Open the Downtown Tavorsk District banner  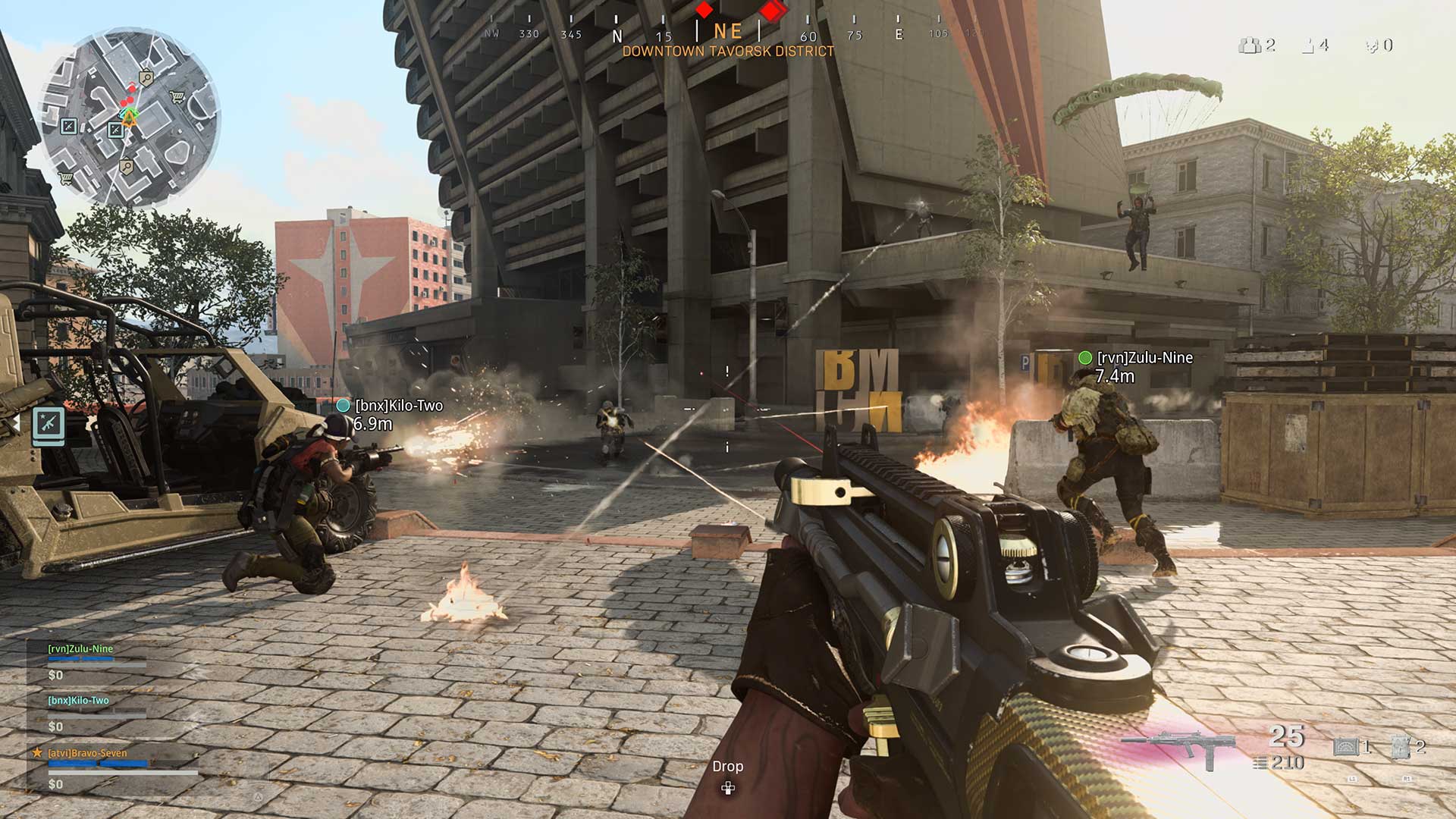pyautogui.click(x=728, y=52)
